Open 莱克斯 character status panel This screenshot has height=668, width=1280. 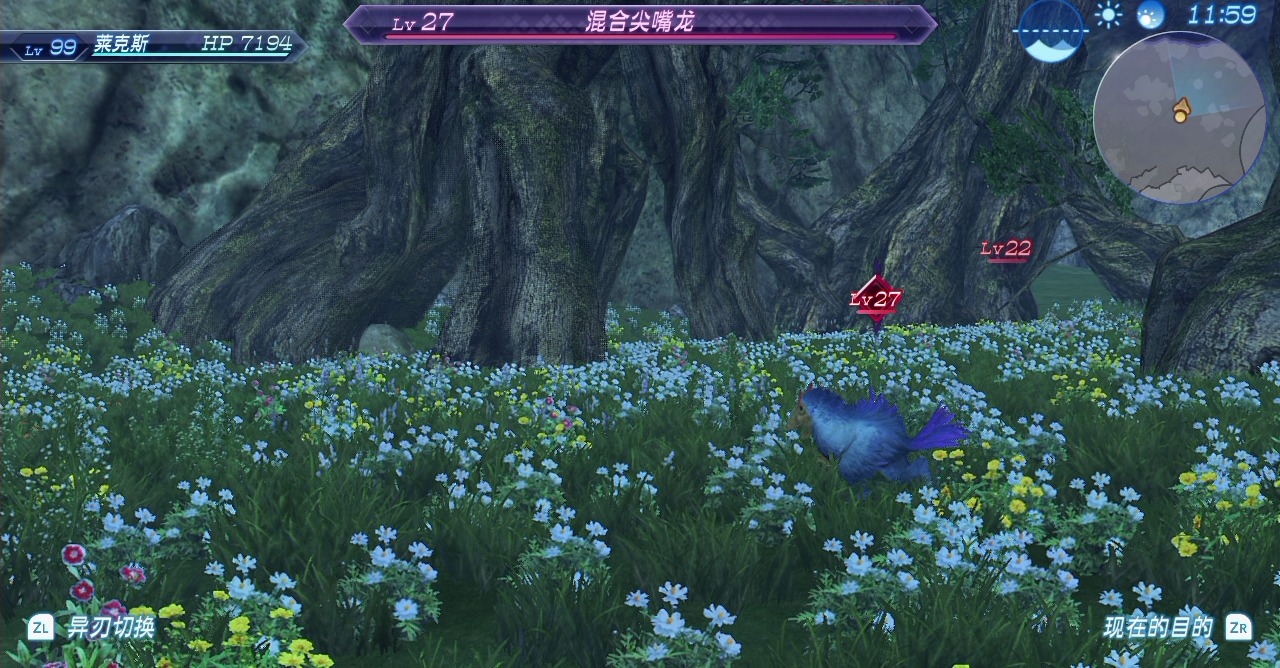pyautogui.click(x=153, y=45)
